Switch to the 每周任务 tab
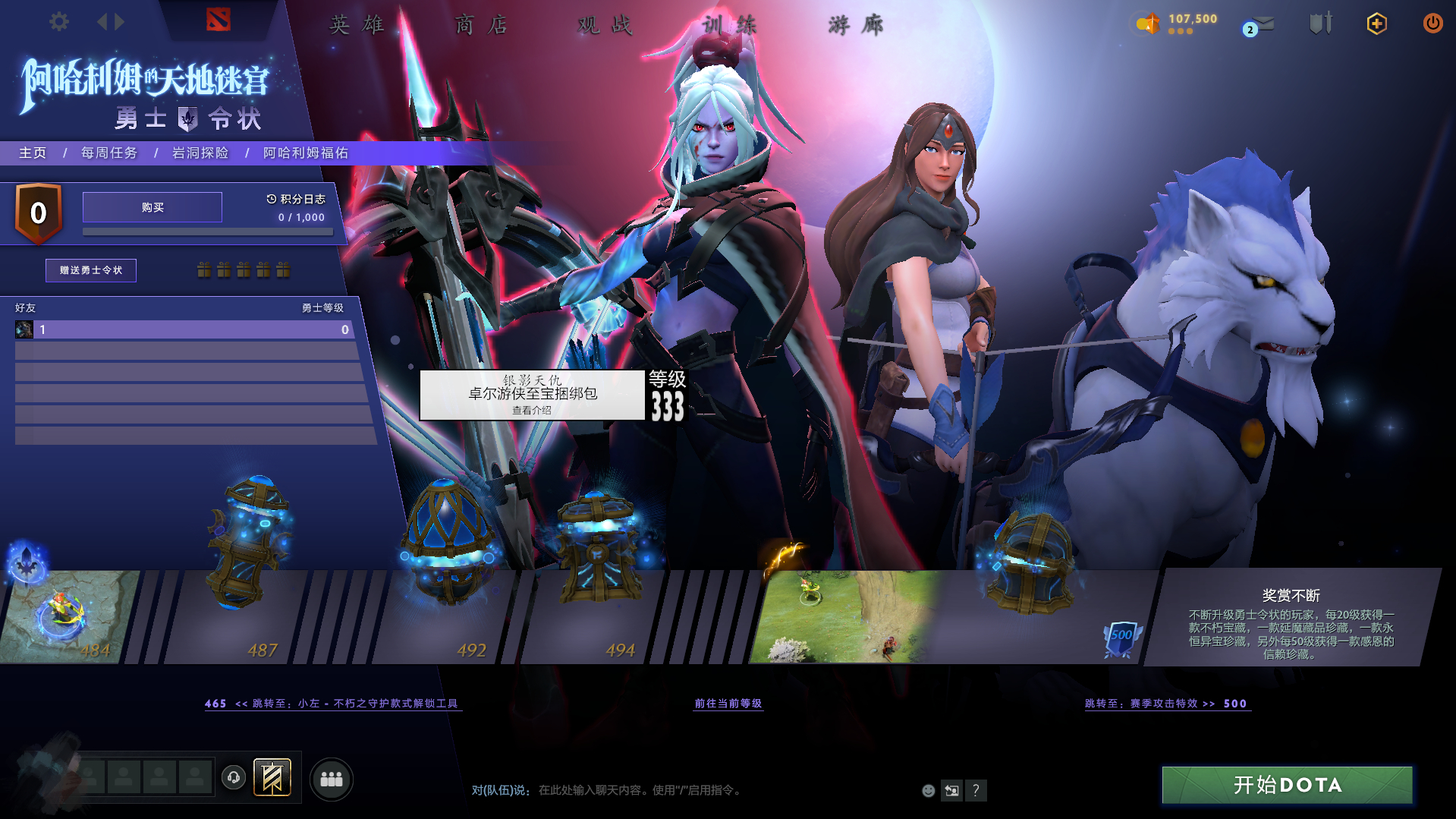Viewport: 1456px width, 819px height. point(108,153)
